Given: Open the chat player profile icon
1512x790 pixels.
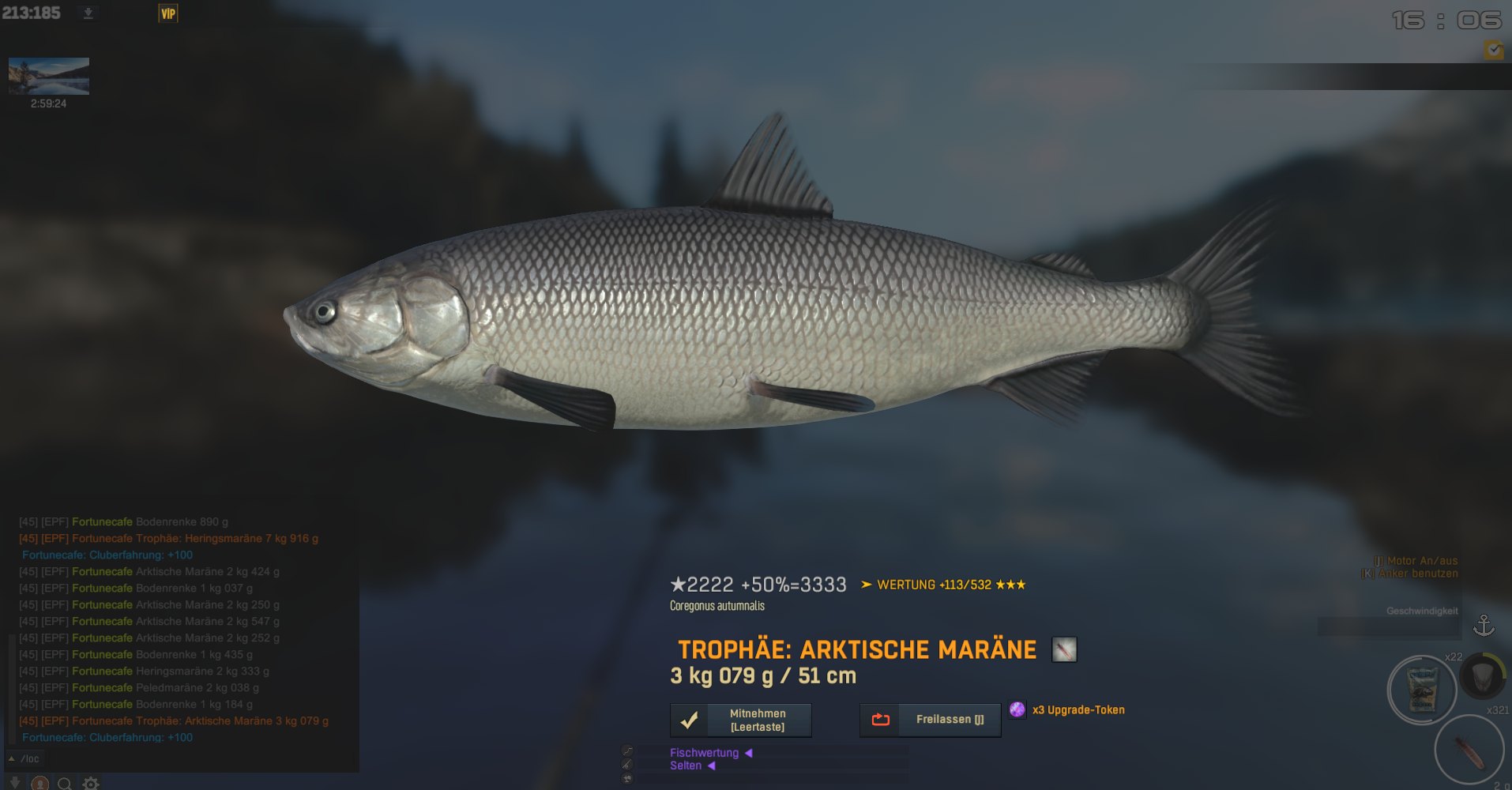Looking at the screenshot, I should pos(39,783).
